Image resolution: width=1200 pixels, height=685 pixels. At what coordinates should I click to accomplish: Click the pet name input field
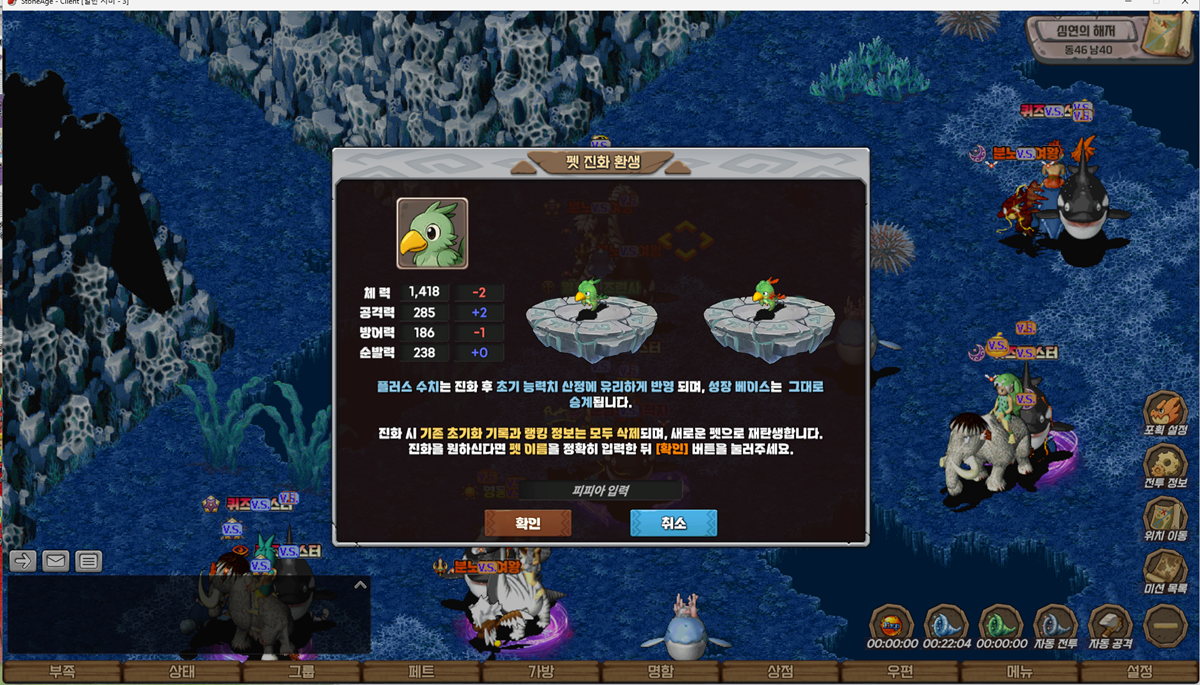point(600,490)
